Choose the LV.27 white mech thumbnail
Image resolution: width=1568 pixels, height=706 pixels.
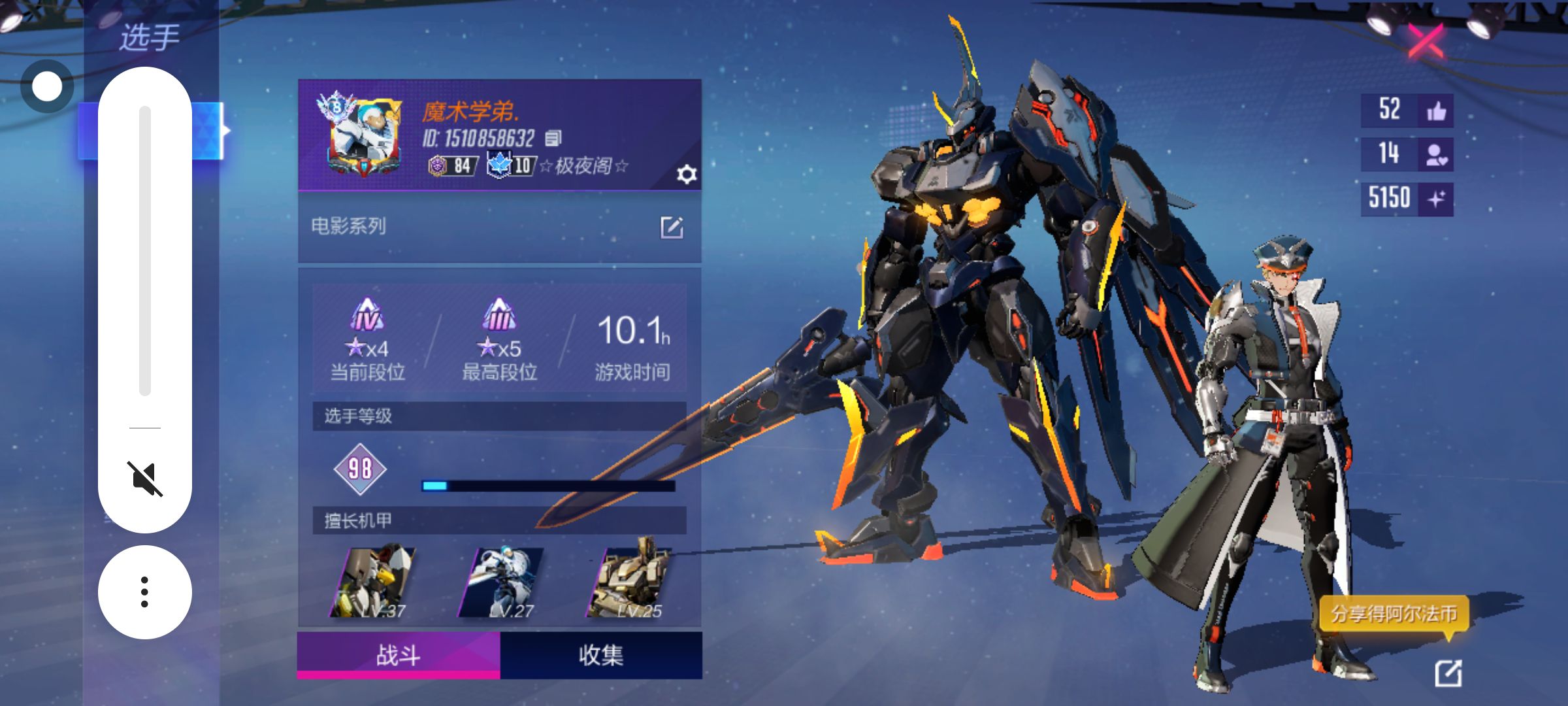pyautogui.click(x=502, y=582)
